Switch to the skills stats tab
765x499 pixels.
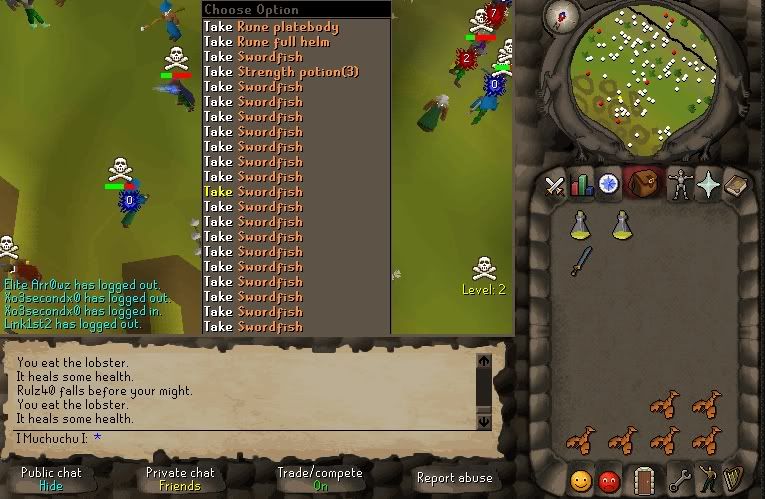582,185
